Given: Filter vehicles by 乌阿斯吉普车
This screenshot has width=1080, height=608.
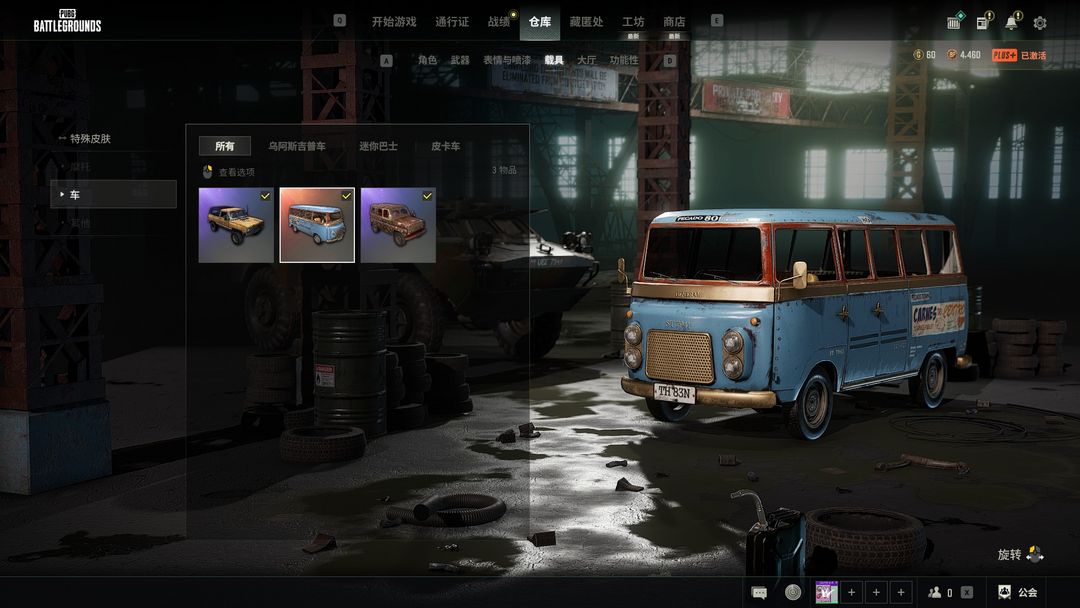Looking at the screenshot, I should 296,146.
